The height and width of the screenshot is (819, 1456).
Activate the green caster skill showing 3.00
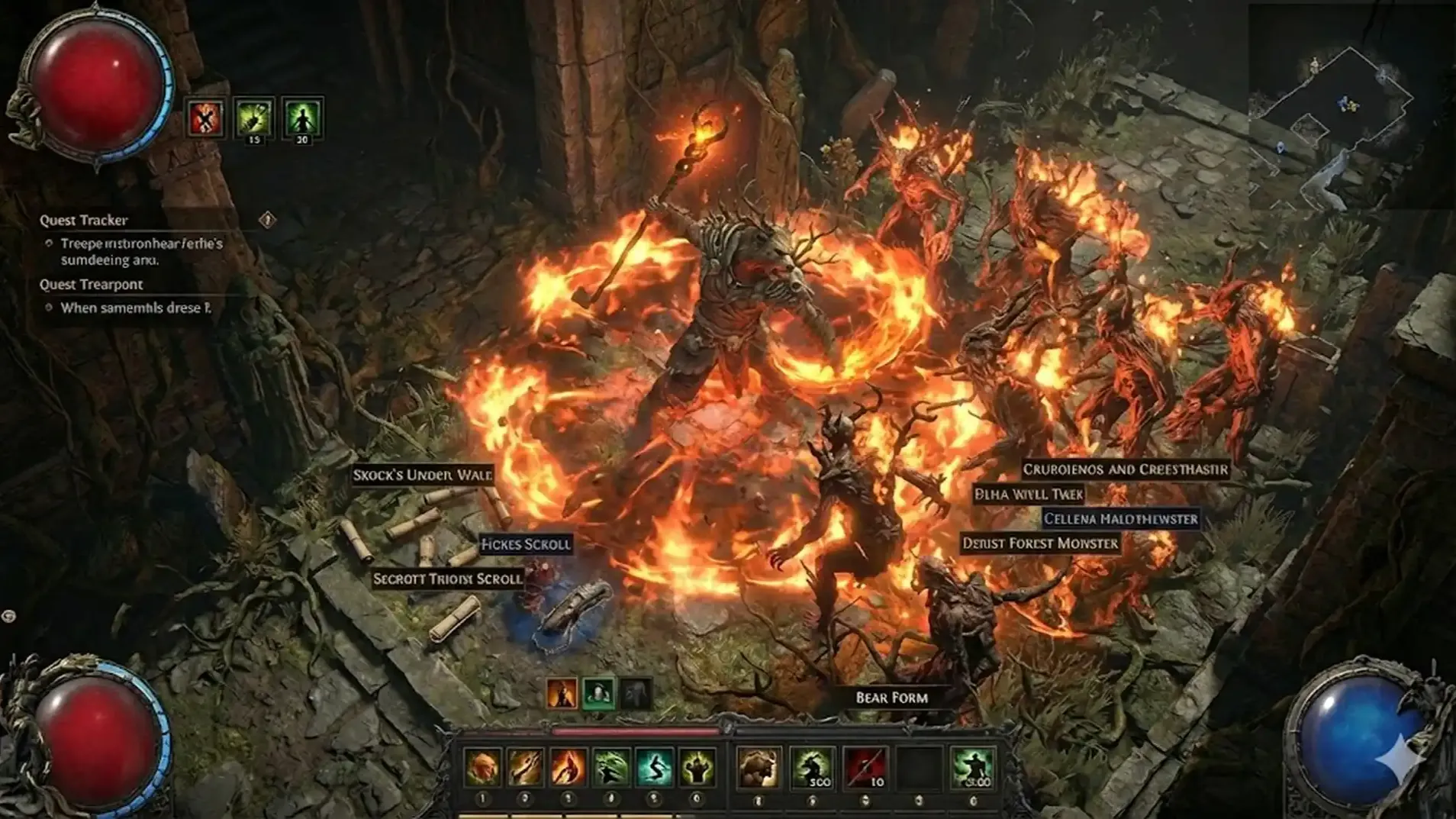coord(972,766)
